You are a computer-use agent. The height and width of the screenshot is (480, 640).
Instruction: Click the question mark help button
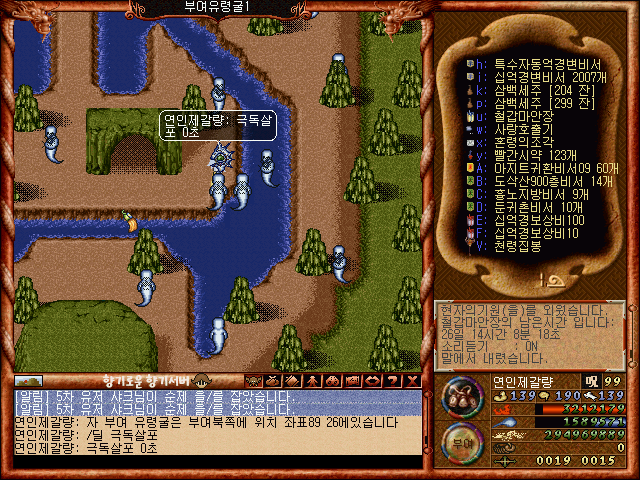coord(393,380)
